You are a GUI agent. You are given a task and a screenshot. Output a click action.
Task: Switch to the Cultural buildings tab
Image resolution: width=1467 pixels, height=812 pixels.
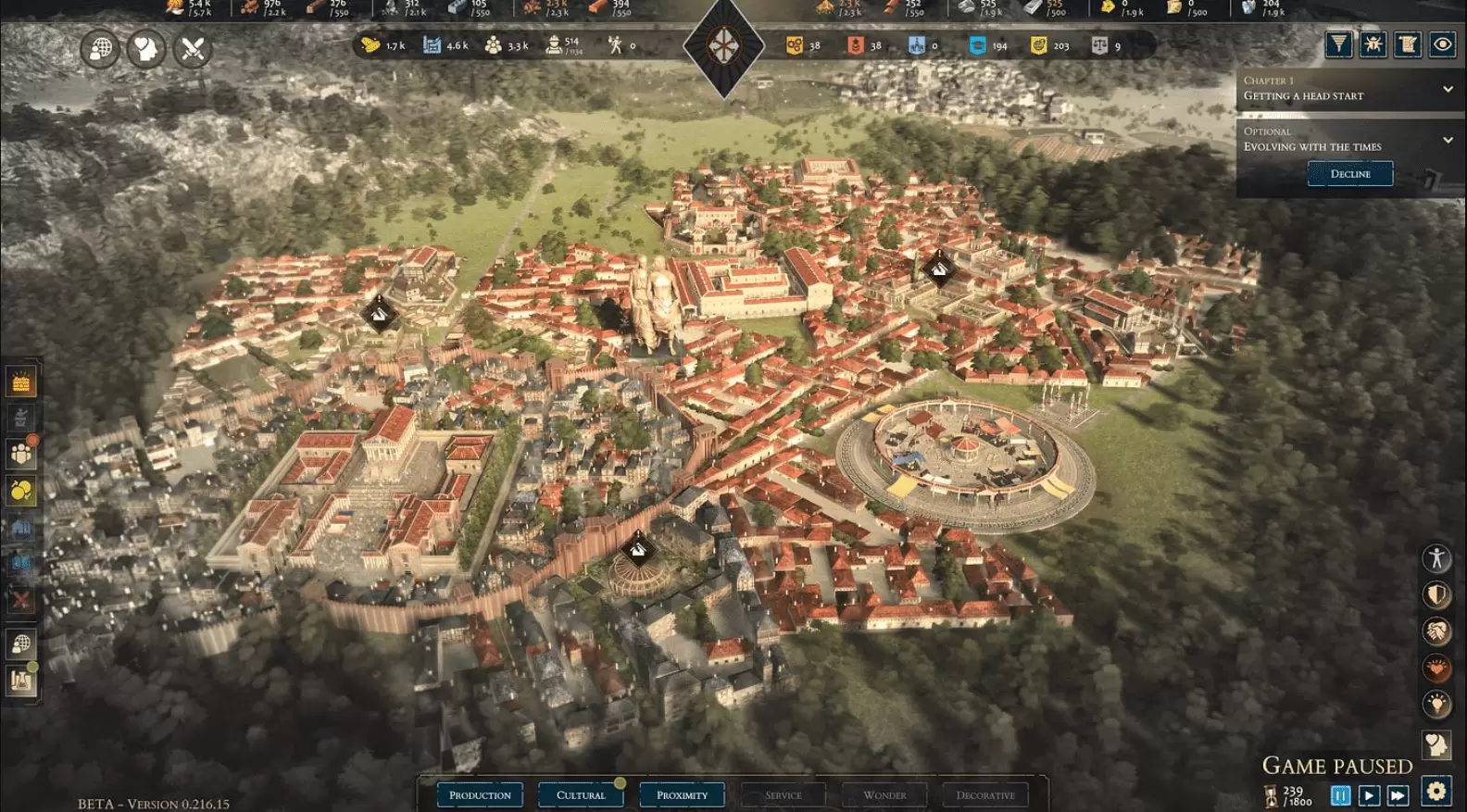pos(581,794)
